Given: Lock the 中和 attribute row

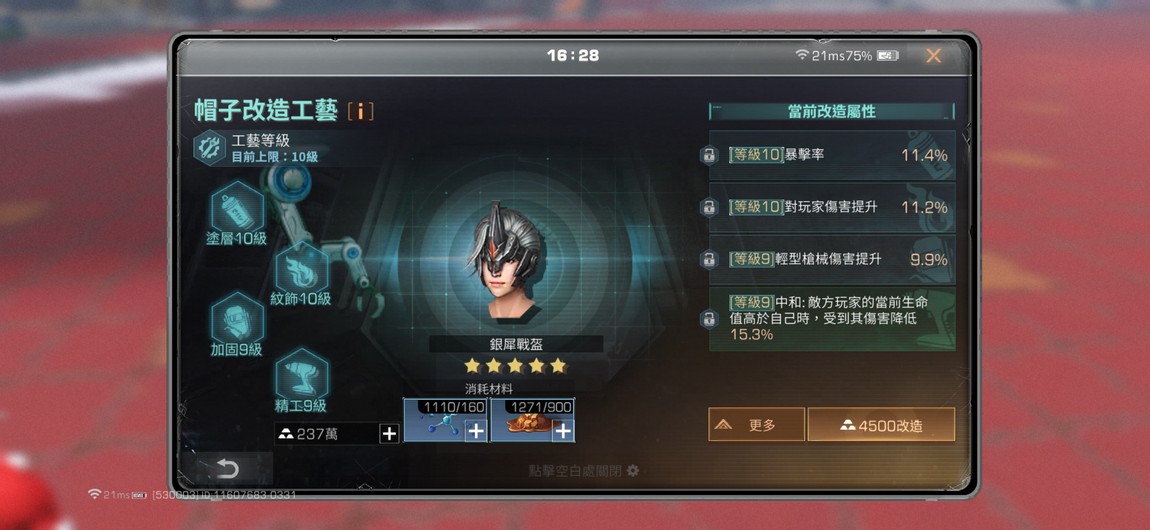Looking at the screenshot, I should [708, 320].
